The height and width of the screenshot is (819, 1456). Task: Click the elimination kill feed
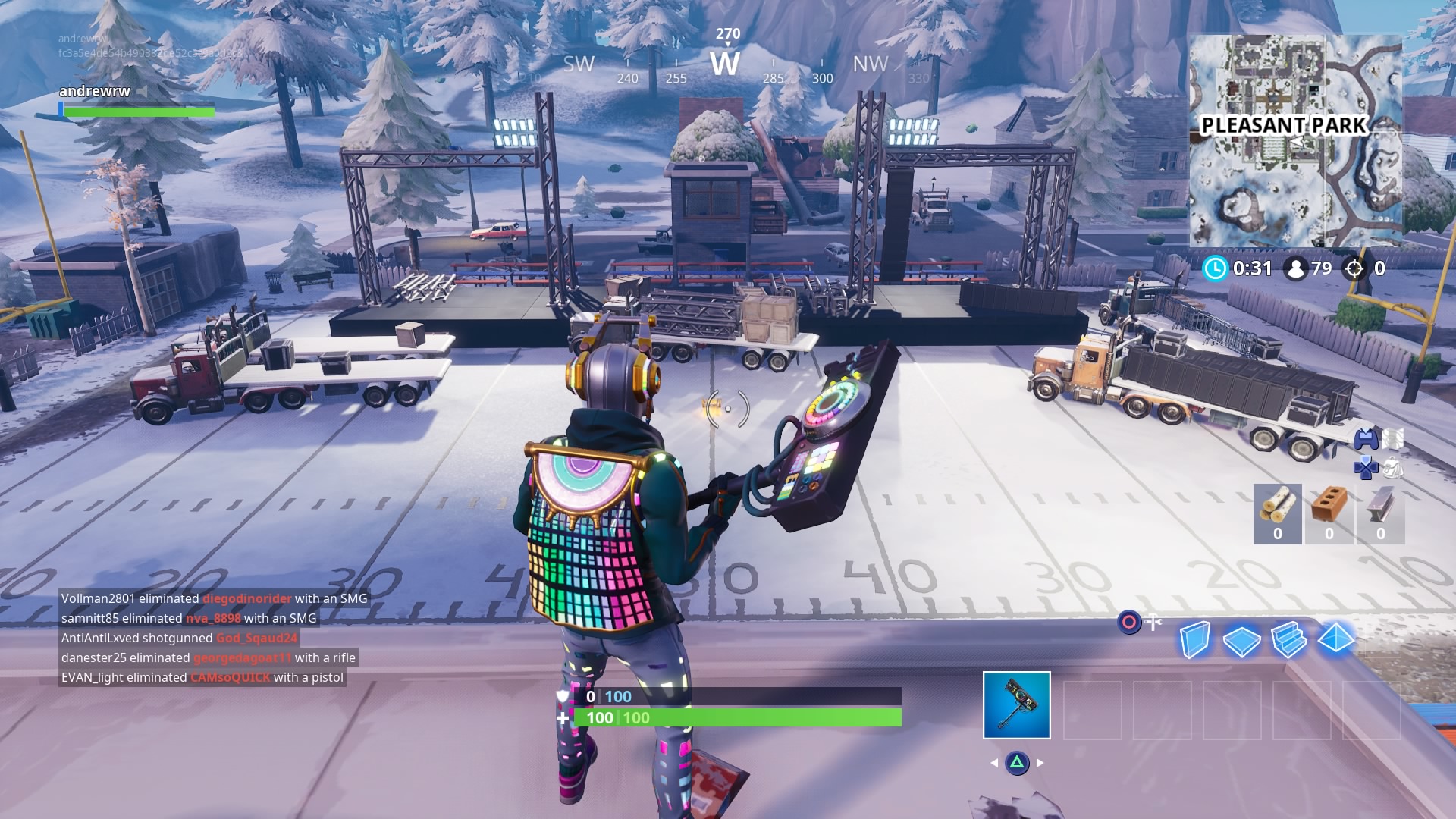tap(214, 638)
